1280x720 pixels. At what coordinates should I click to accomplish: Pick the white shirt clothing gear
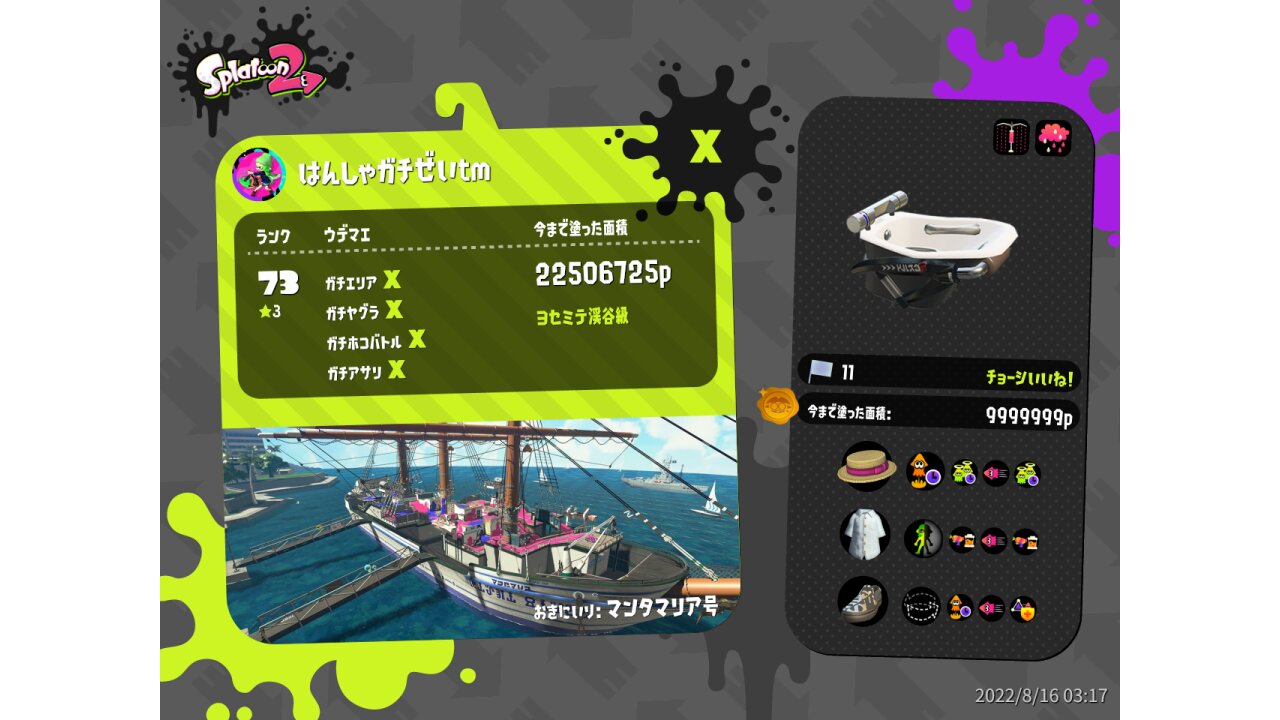pyautogui.click(x=864, y=533)
